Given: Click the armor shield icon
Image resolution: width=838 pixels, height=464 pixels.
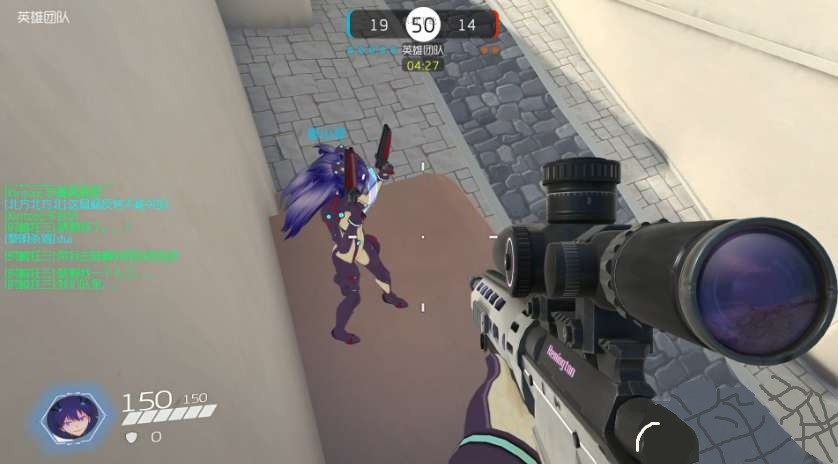Looking at the screenshot, I should click(130, 437).
